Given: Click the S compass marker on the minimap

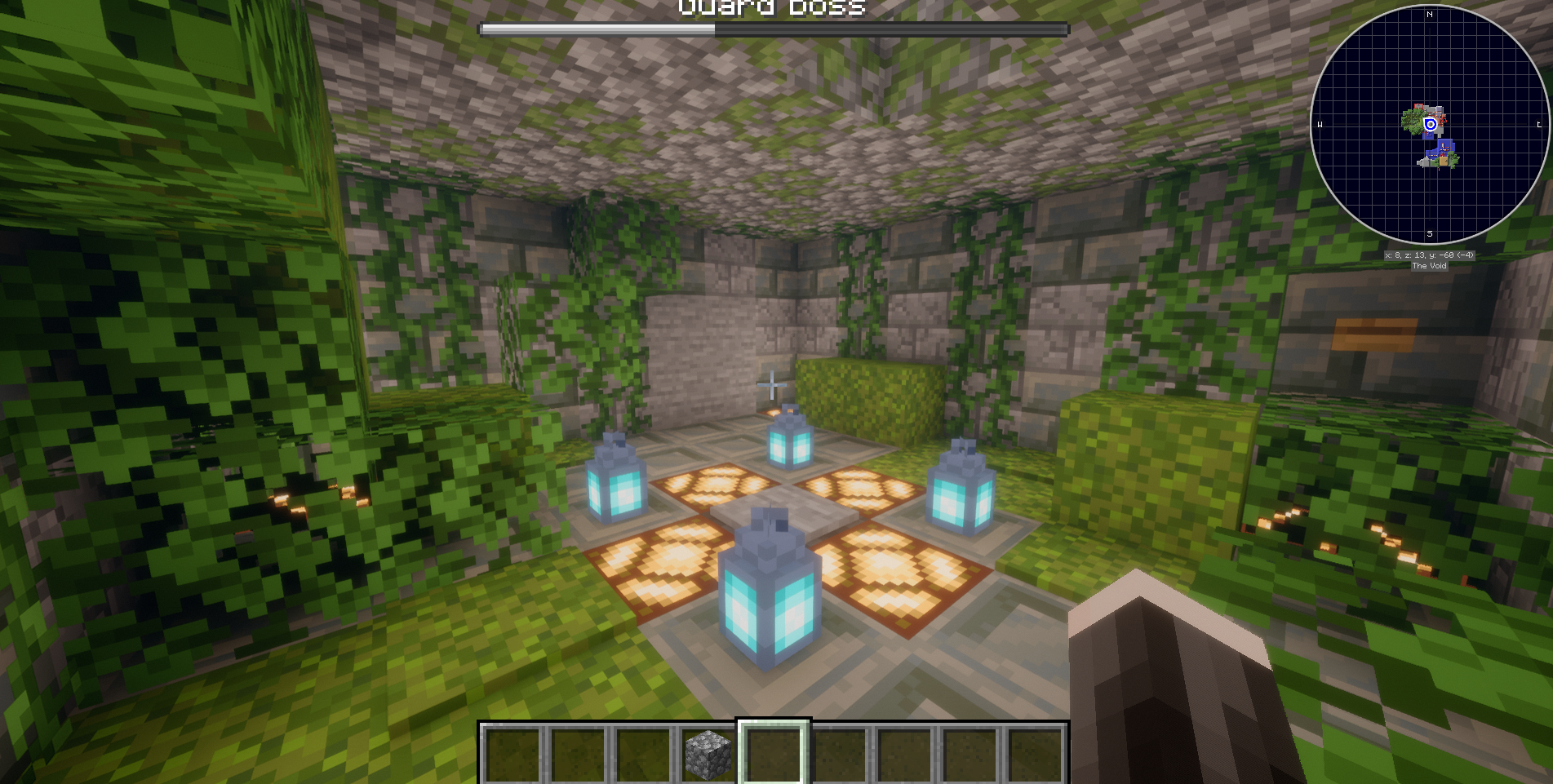Looking at the screenshot, I should [x=1429, y=234].
